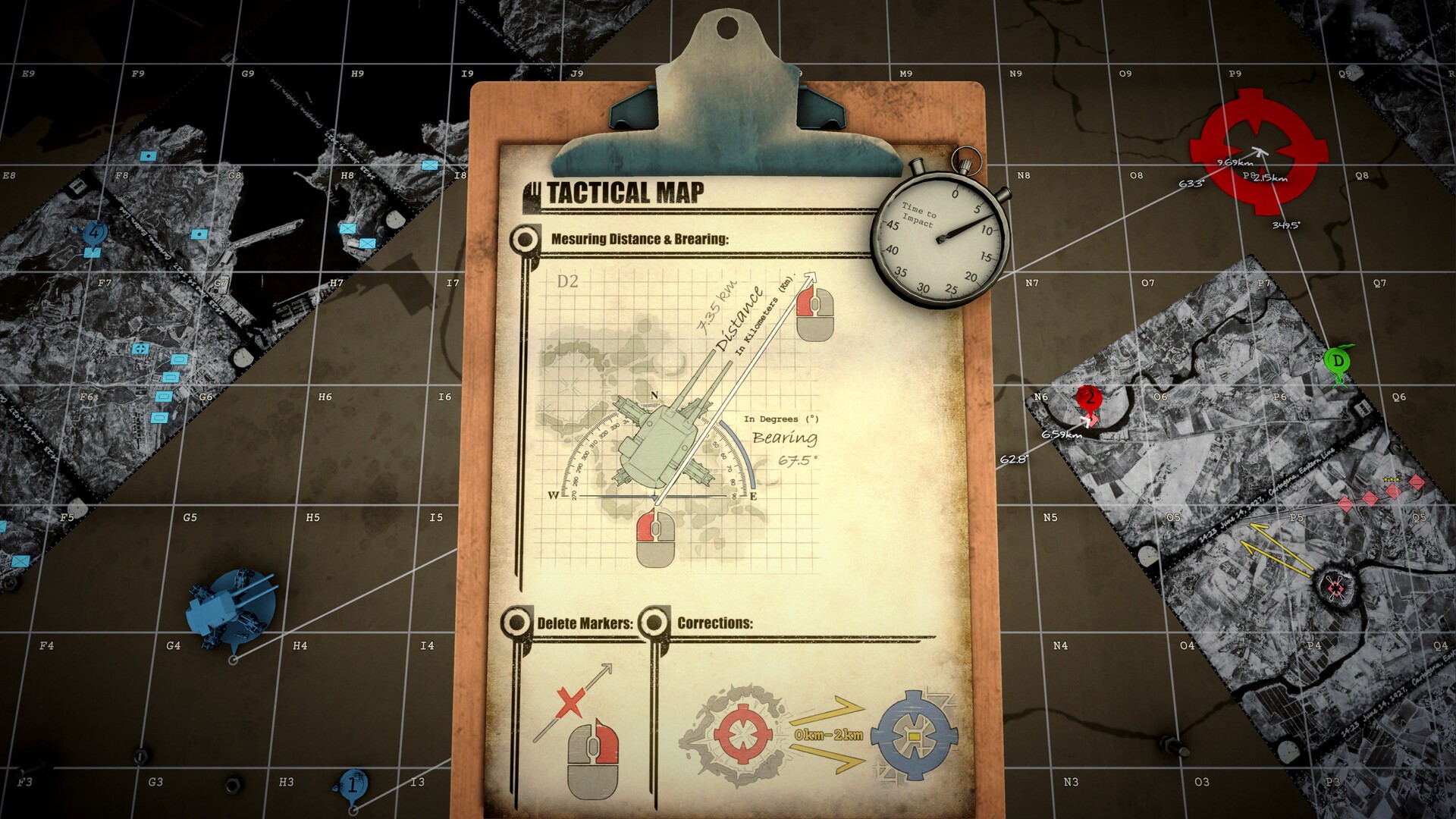Select the blue numbered marker 4
Image resolution: width=1456 pixels, height=819 pixels.
click(x=94, y=234)
